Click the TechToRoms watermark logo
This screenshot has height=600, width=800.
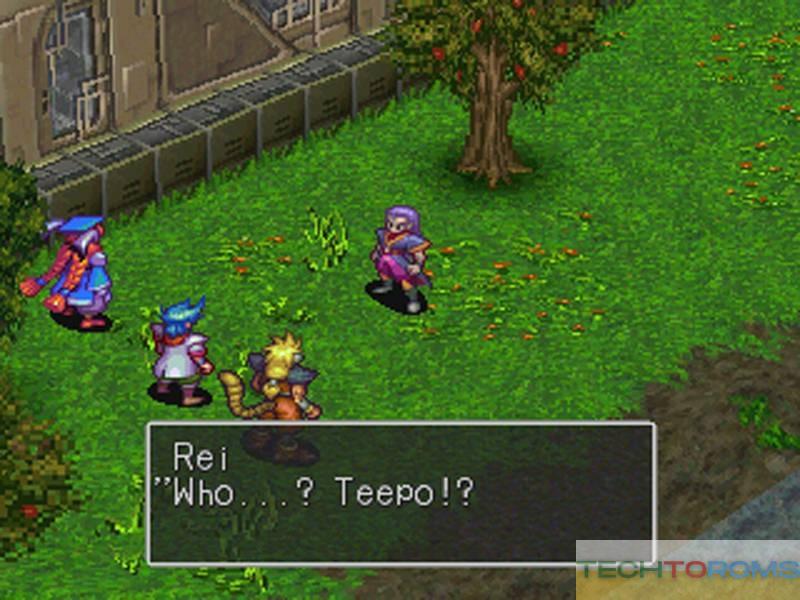687,571
